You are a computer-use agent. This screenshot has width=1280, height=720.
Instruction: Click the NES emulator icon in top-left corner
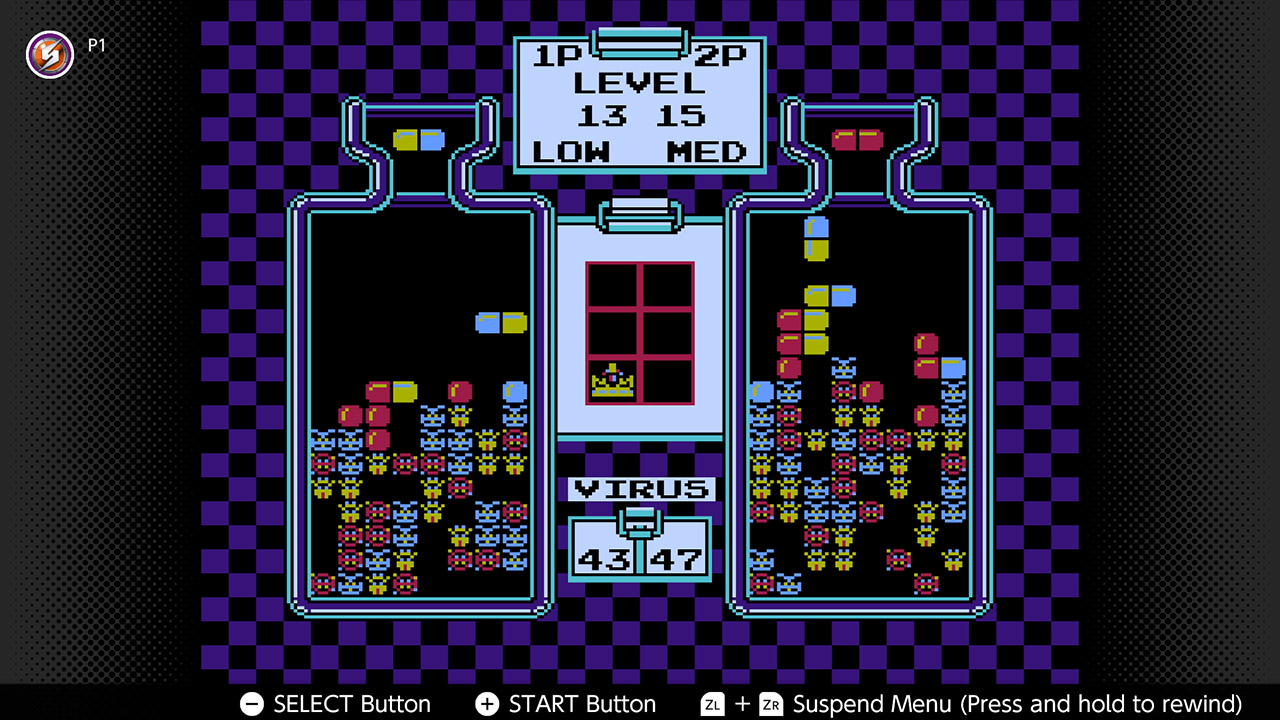pos(49,55)
